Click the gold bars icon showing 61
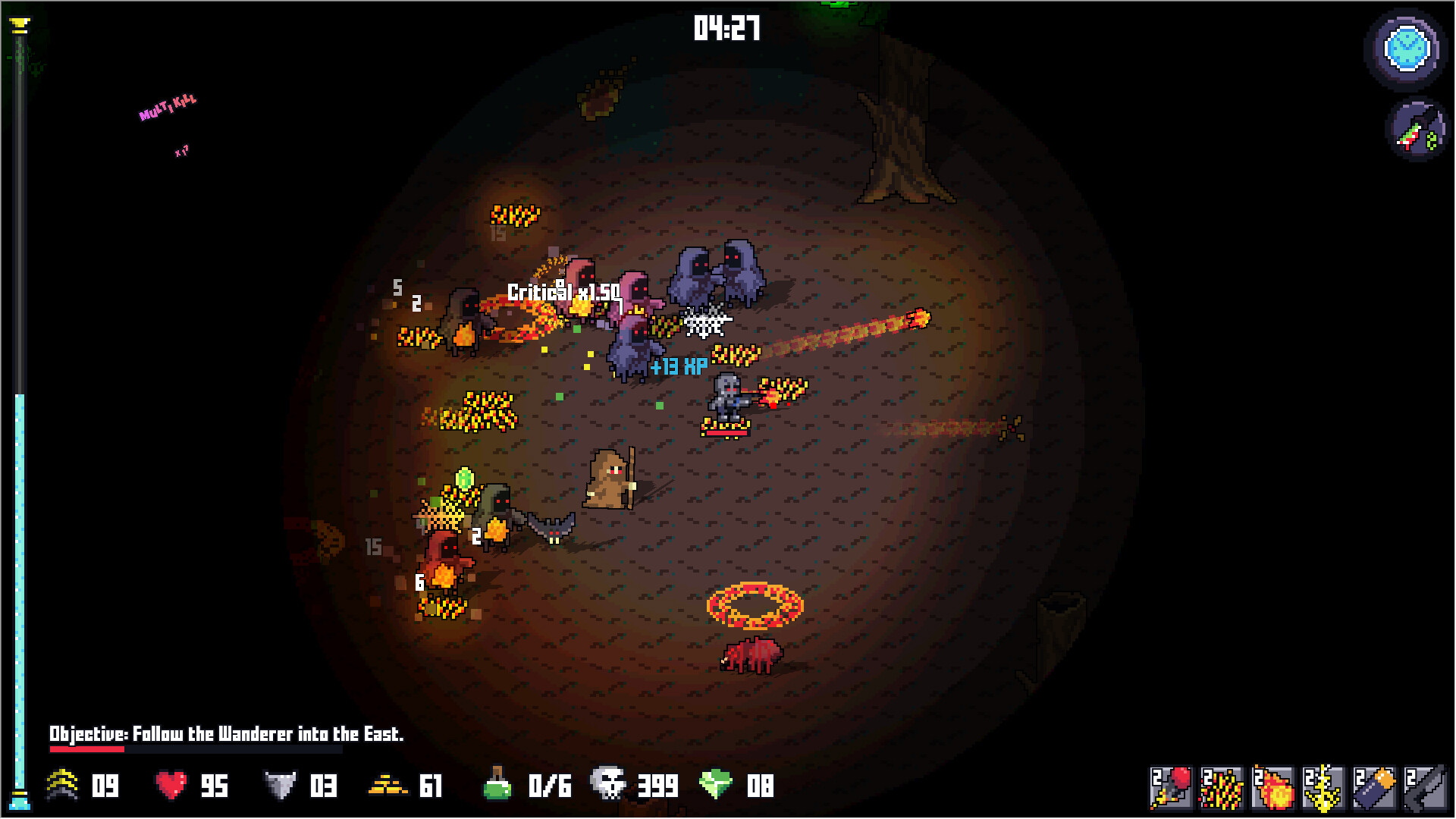This screenshot has width=1456, height=819. coord(388,787)
